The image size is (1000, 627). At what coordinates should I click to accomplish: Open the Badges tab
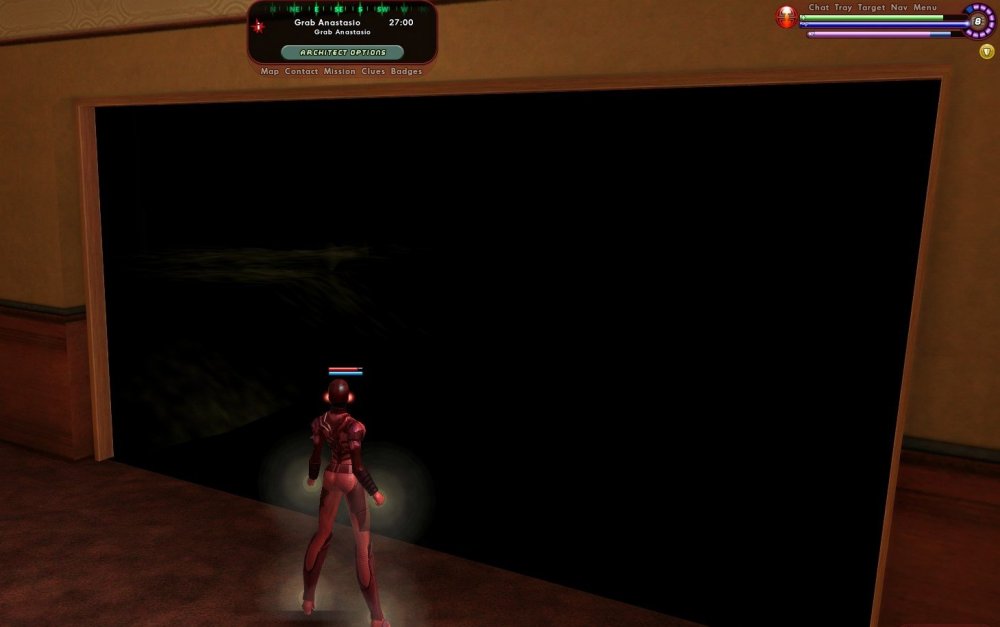(x=406, y=72)
